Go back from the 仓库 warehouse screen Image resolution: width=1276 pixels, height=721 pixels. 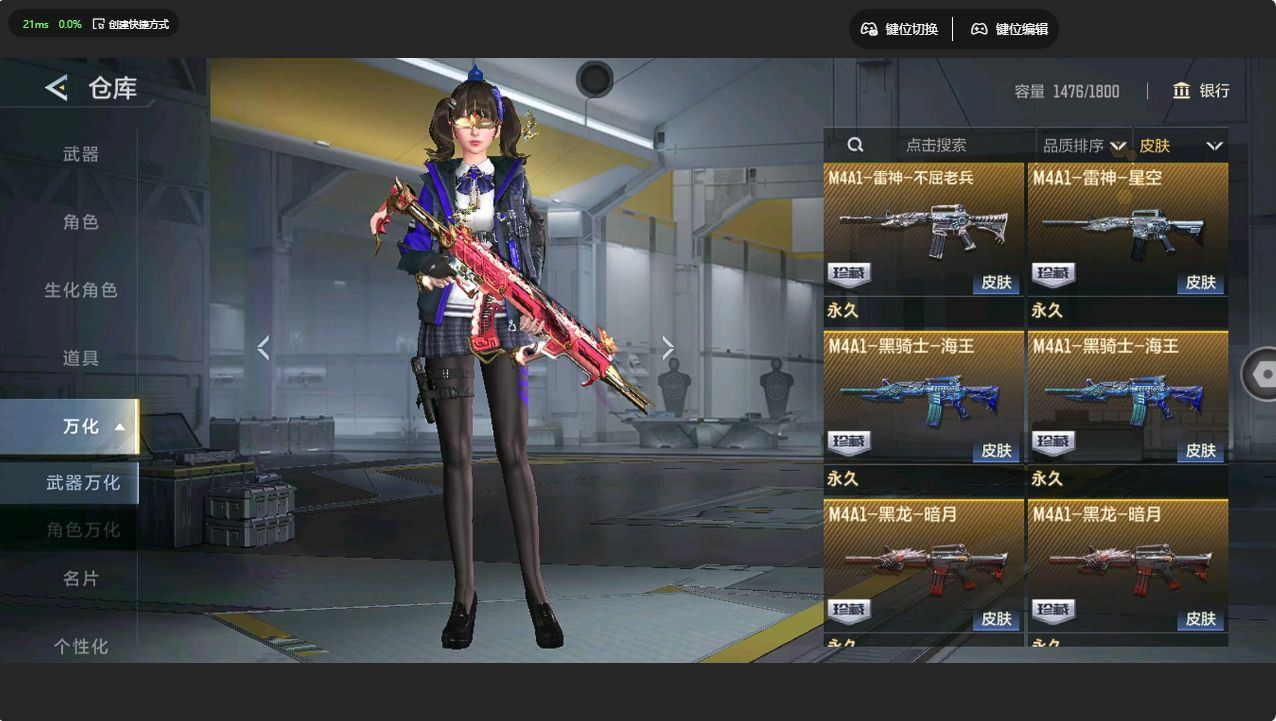click(x=57, y=88)
